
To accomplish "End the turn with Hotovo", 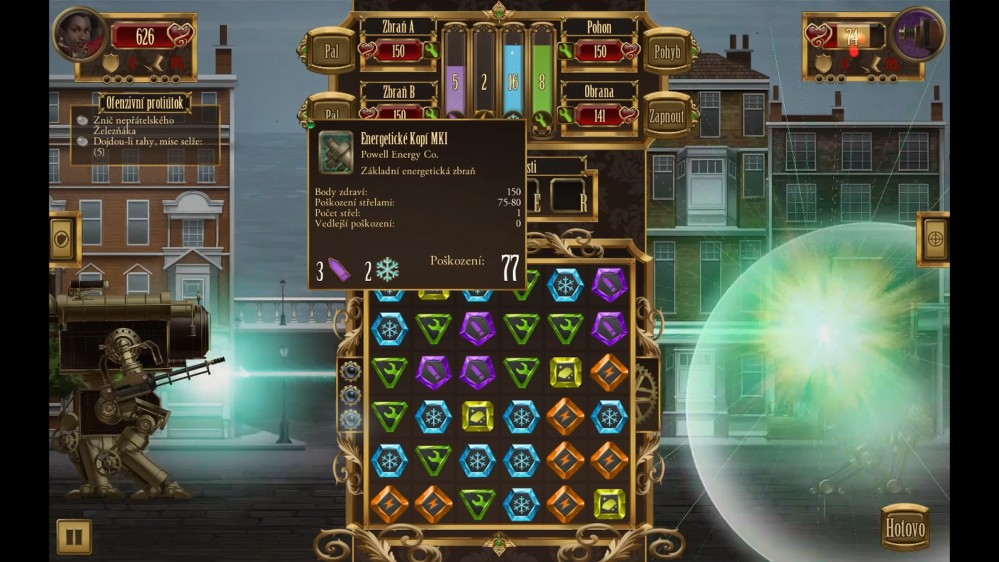I will click(905, 528).
